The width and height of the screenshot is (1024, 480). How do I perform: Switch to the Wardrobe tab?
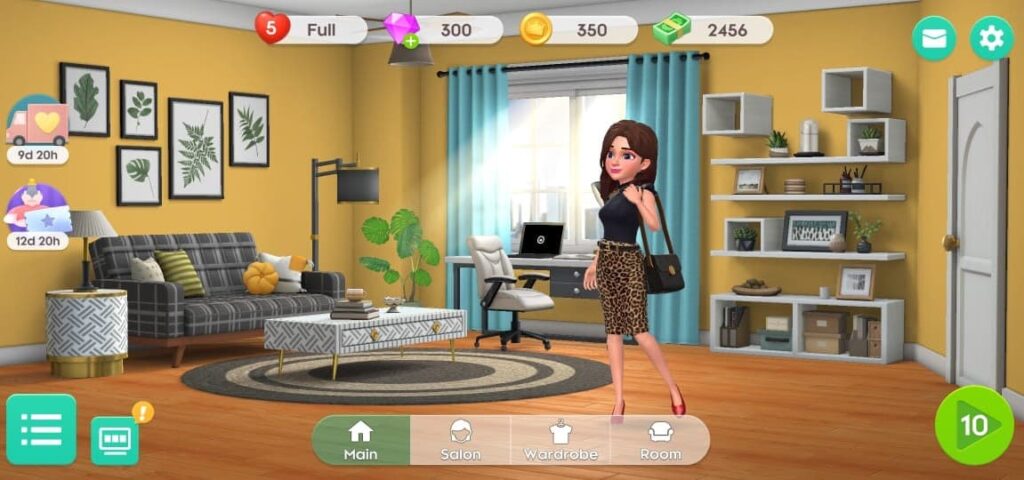pyautogui.click(x=560, y=440)
